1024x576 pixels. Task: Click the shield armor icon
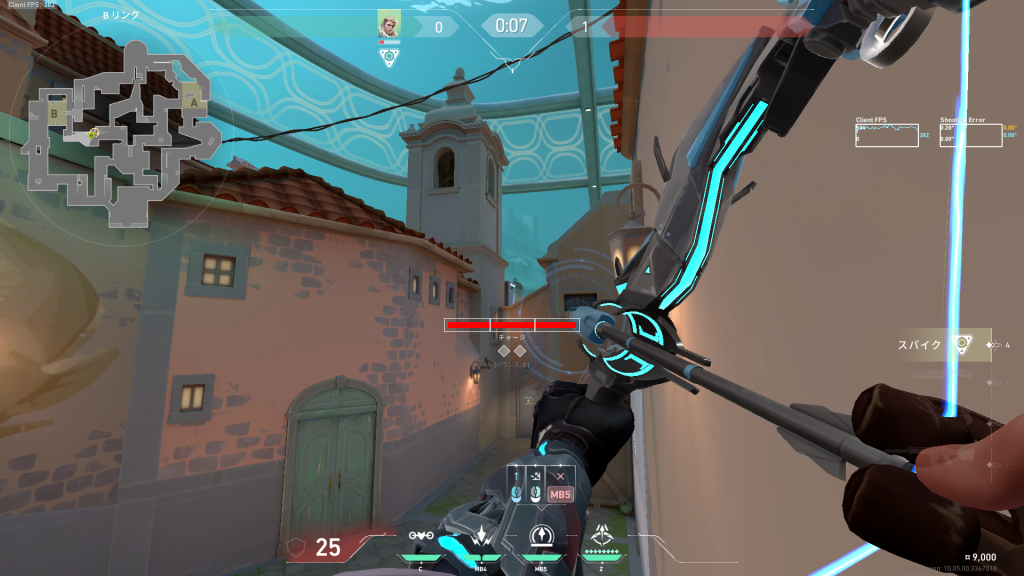pyautogui.click(x=297, y=546)
